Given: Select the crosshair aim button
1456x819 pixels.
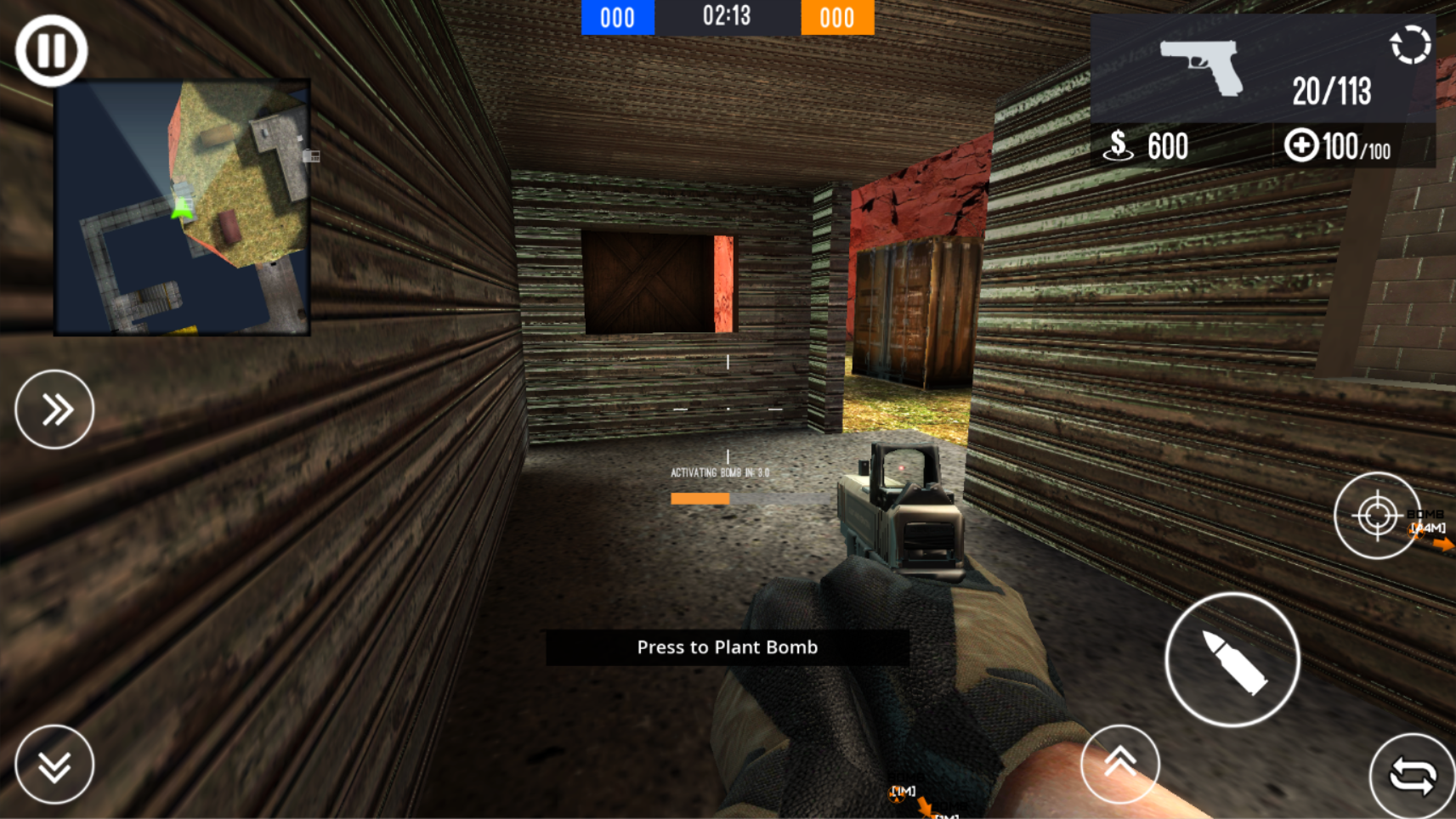Looking at the screenshot, I should (1376, 516).
